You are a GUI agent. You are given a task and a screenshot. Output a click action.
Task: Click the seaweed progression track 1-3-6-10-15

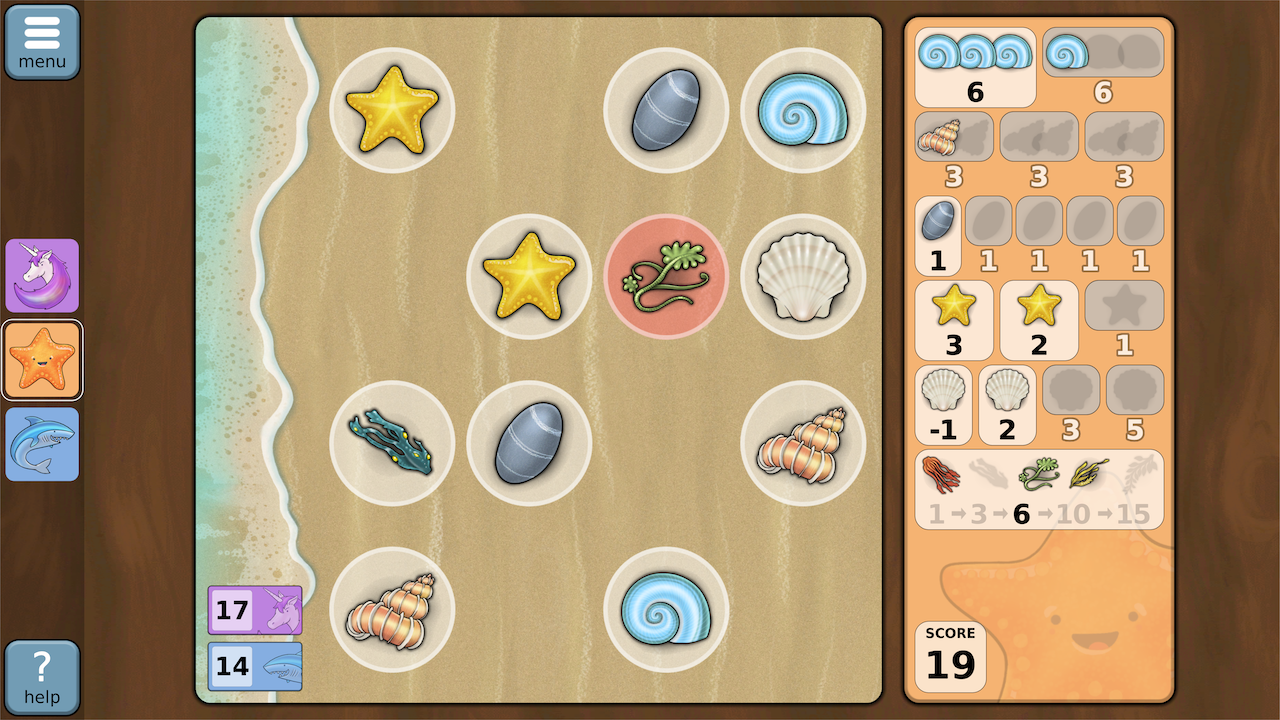coord(1040,489)
